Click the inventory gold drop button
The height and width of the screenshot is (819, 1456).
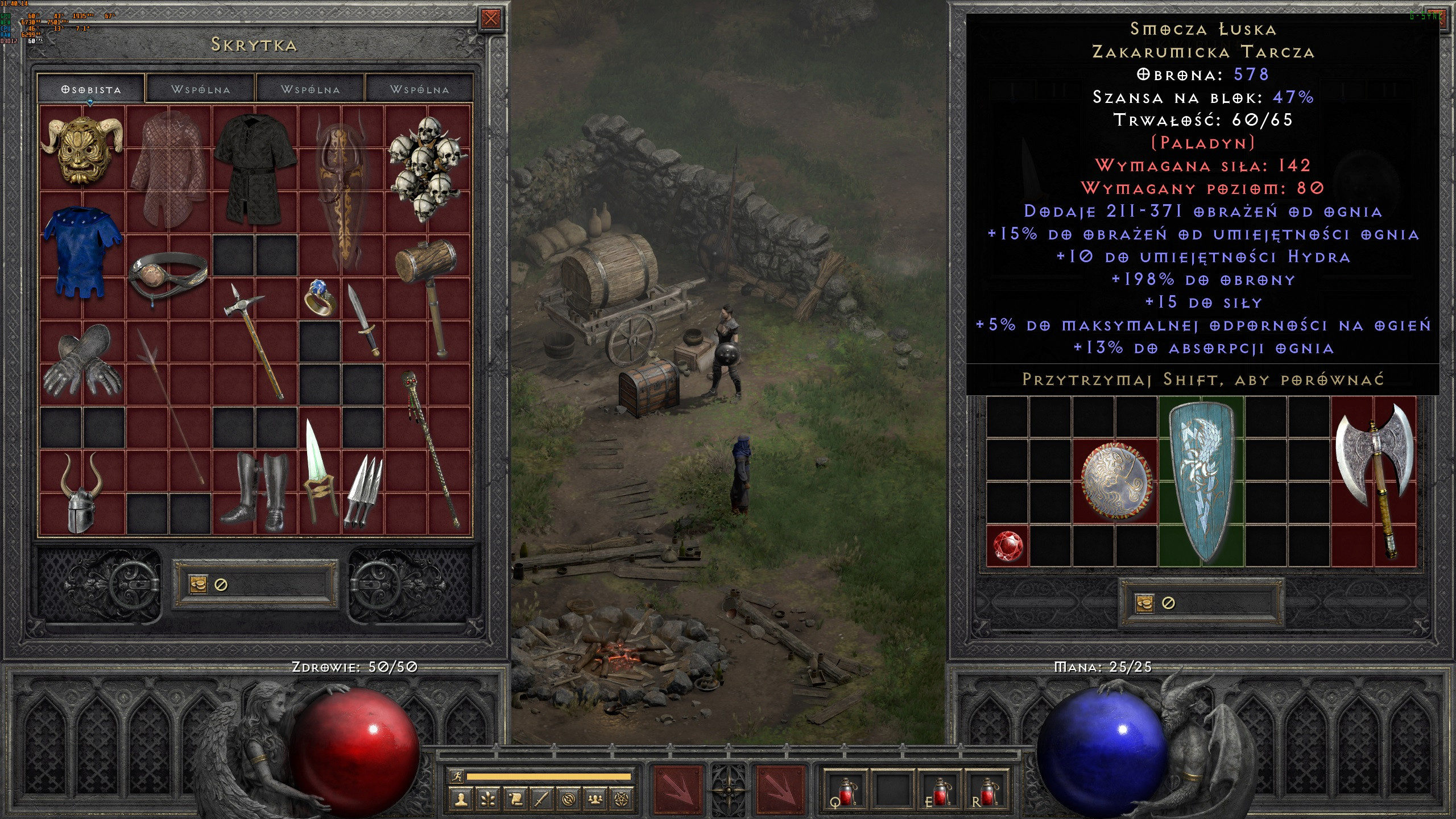[1144, 603]
